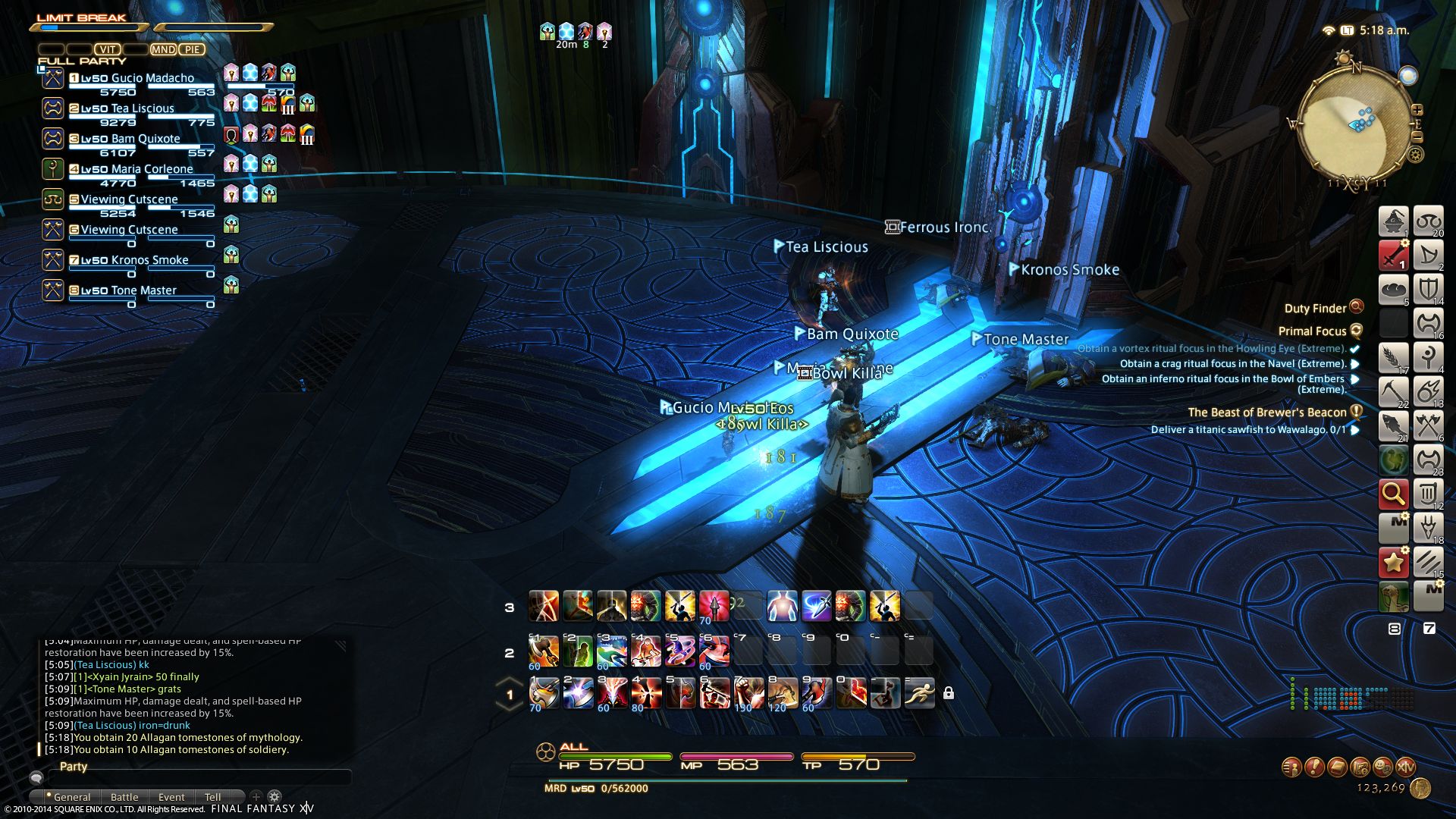Select The Beast of Brewer's Beacon quest
Image resolution: width=1456 pixels, height=819 pixels.
(1266, 413)
